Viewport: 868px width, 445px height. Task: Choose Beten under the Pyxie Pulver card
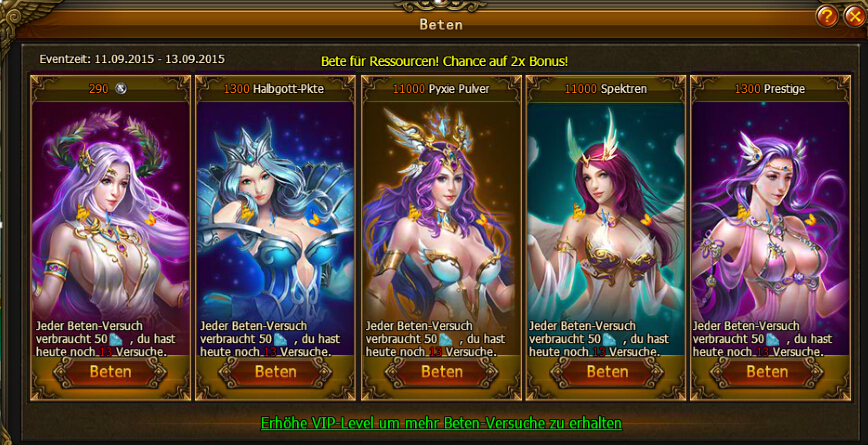click(441, 372)
